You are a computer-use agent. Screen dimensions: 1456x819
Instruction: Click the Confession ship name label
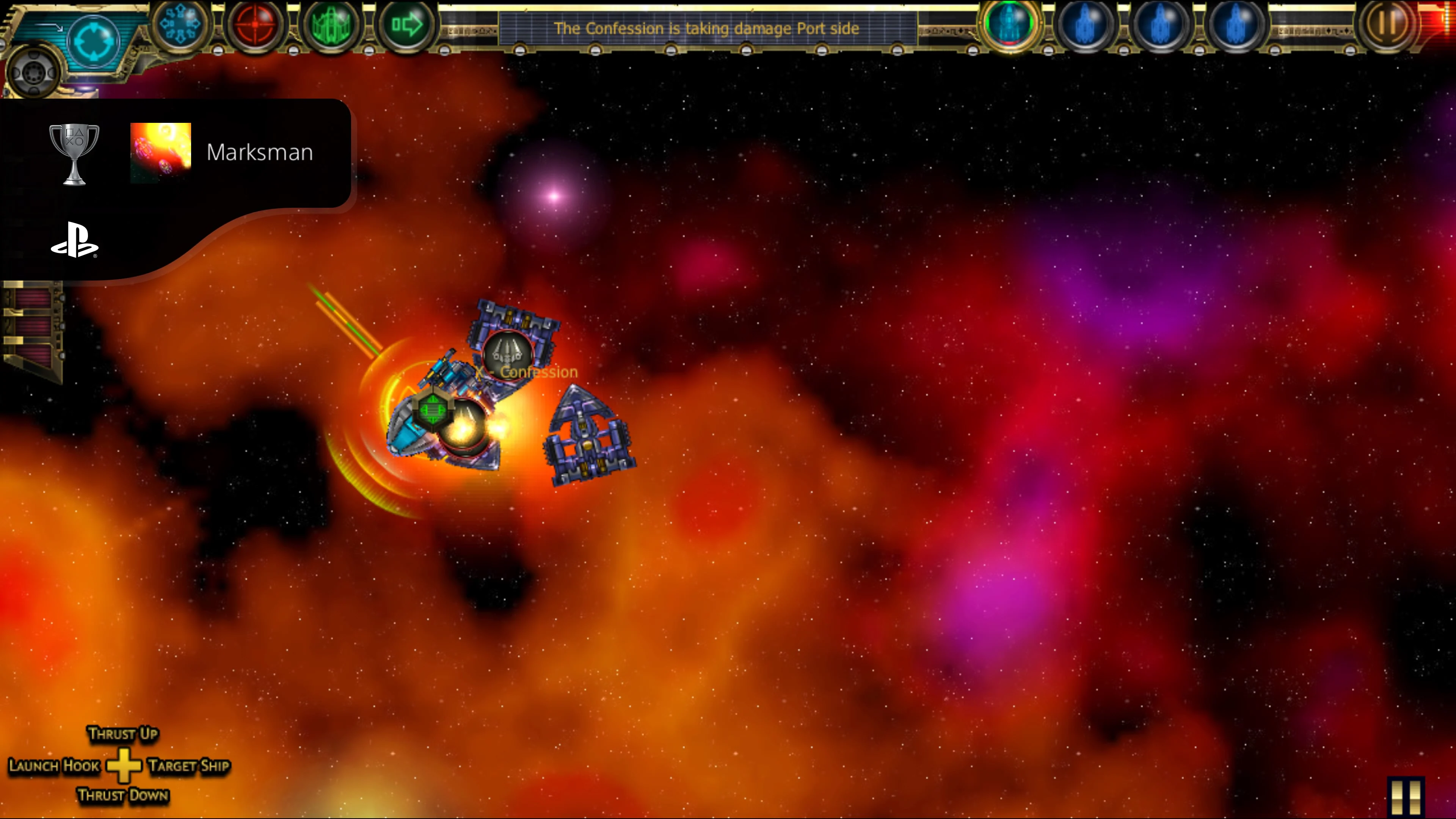tap(537, 372)
